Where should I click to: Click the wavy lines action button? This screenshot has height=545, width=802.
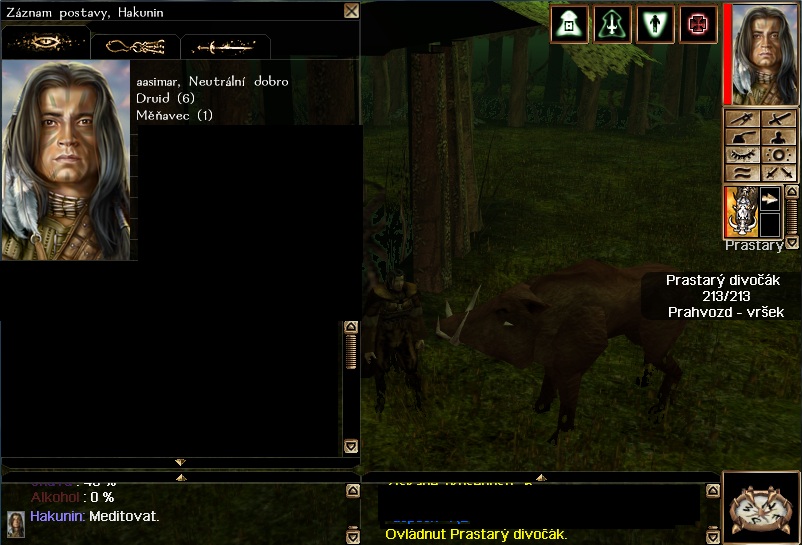(x=741, y=173)
